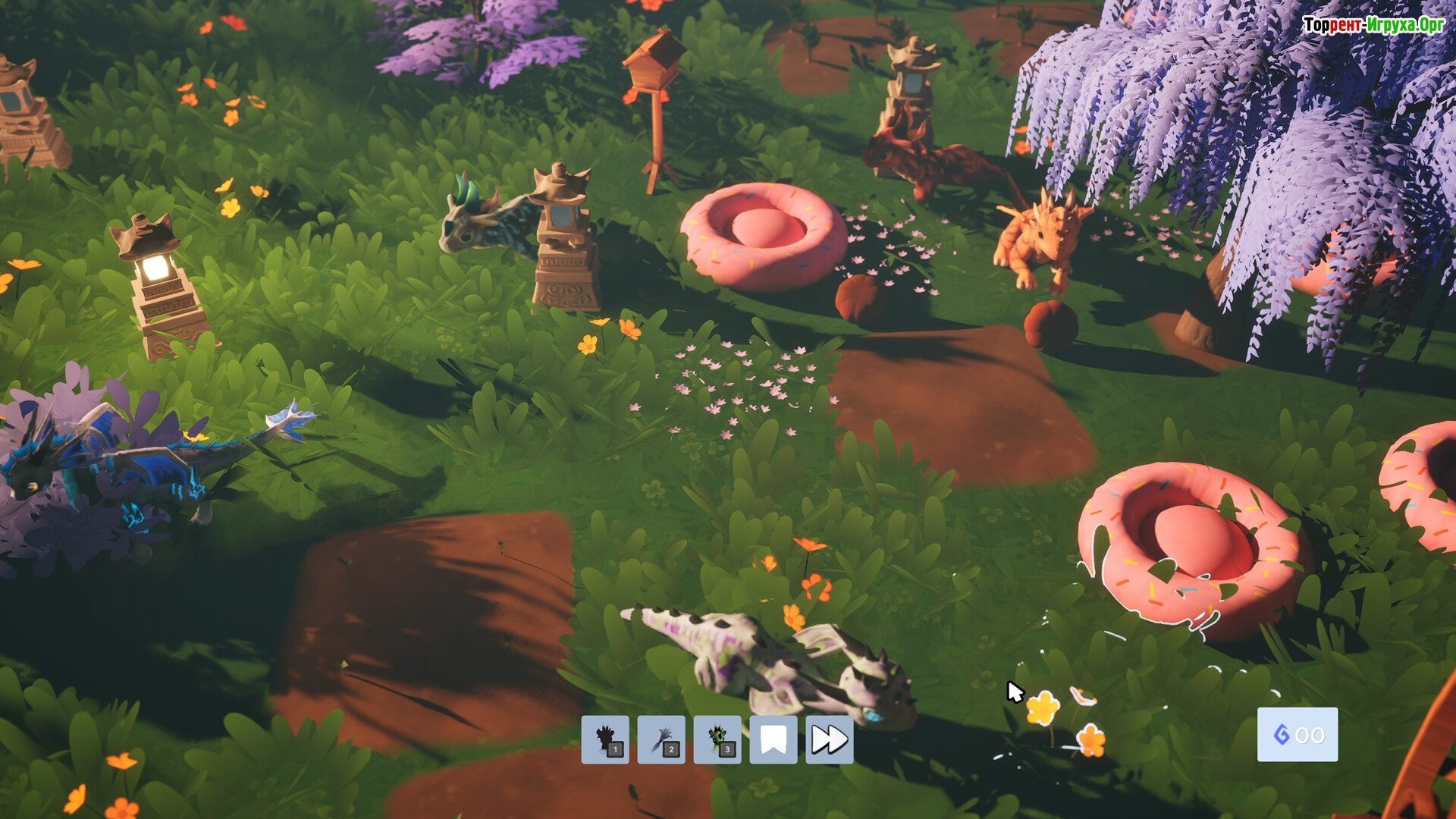Viewport: 1456px width, 819px height.
Task: Activate the fast-forward double arrow button
Action: click(x=830, y=739)
